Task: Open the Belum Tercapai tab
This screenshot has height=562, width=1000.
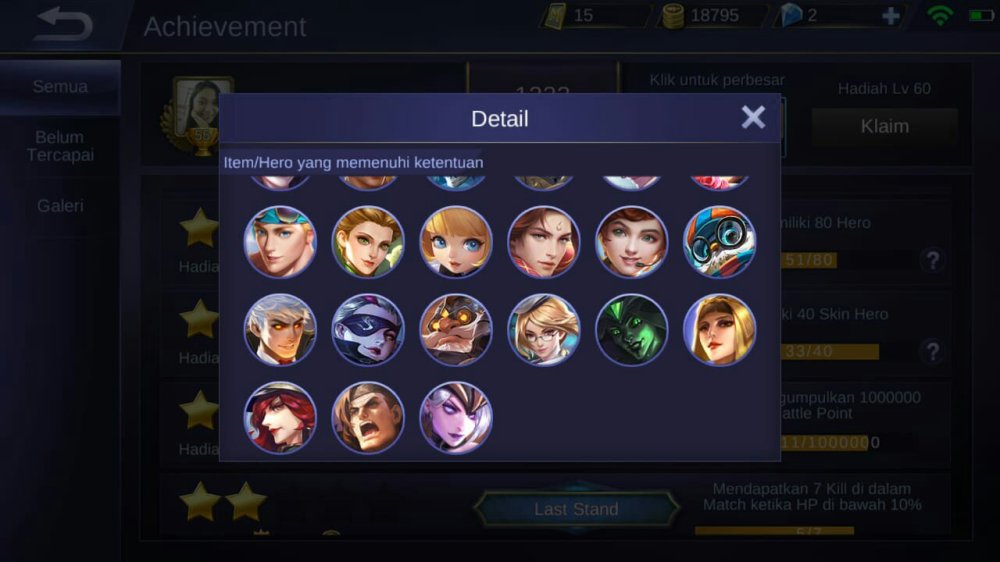Action: tap(60, 146)
